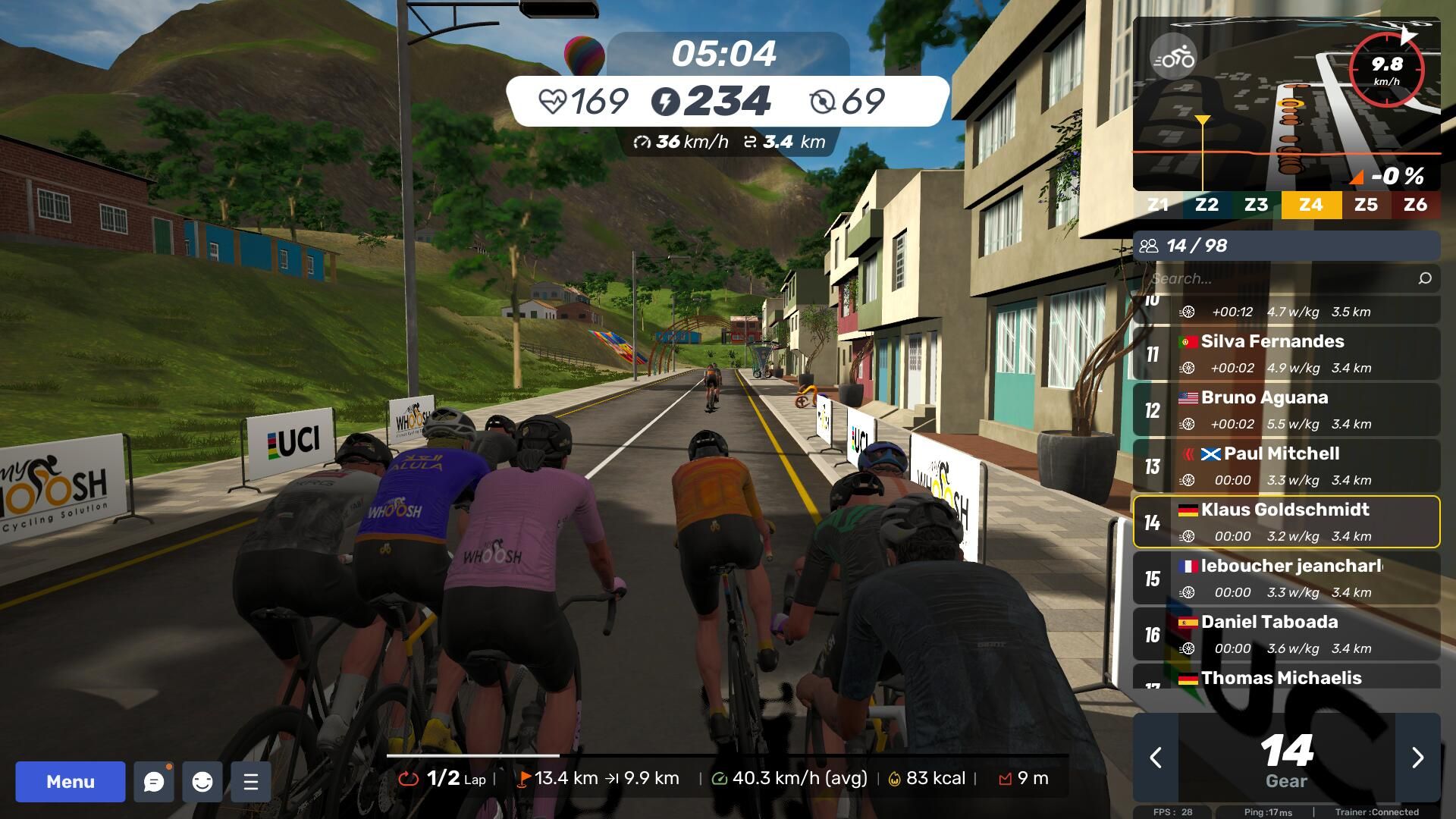Viewport: 1456px width, 819px height.
Task: Select Klaus Goldschmidt's highlighted row
Action: [1286, 522]
